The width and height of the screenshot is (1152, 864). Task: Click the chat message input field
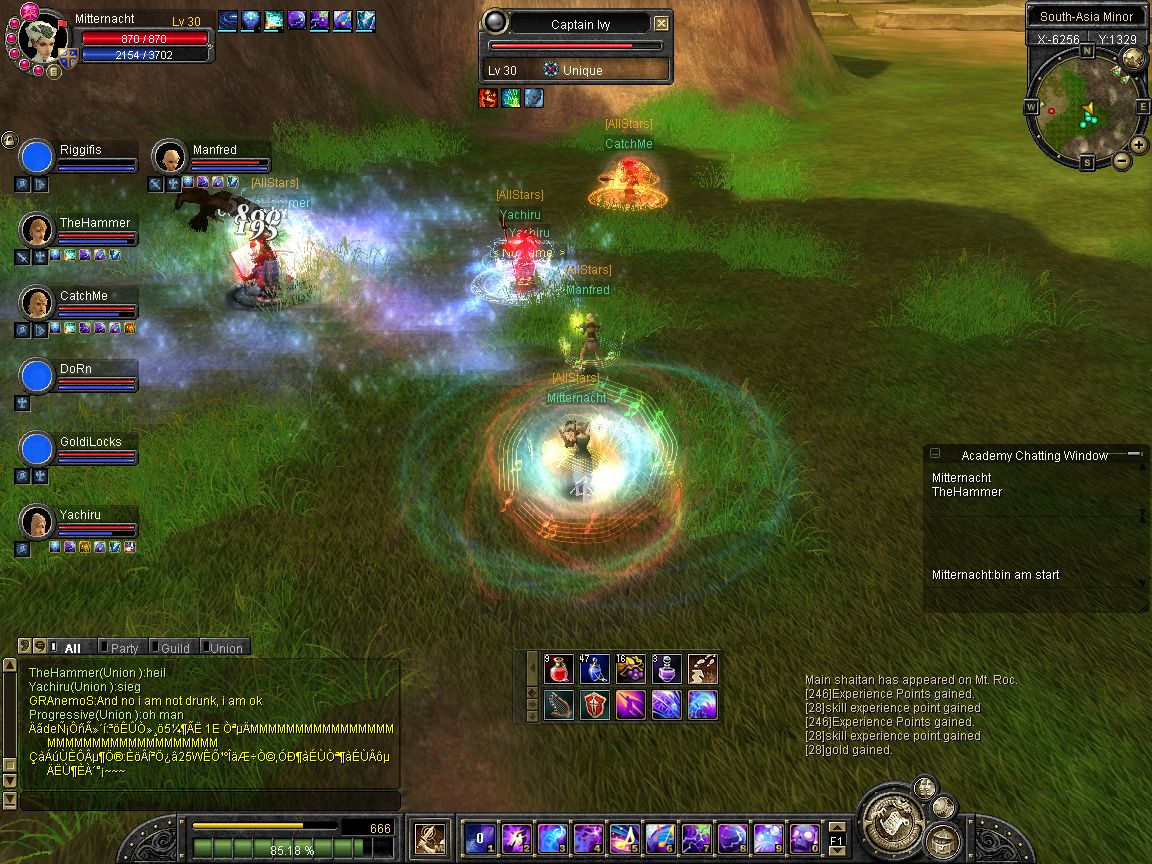[210, 801]
